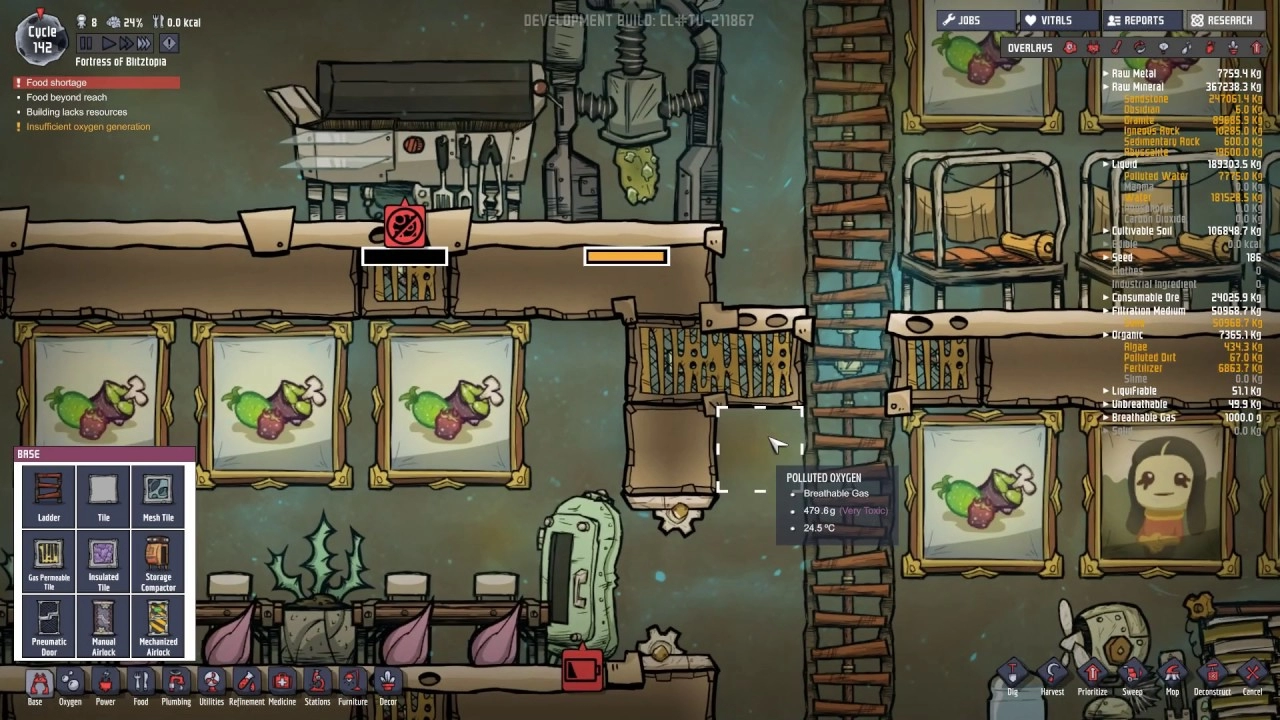Select Mesh Tile to build
Image resolution: width=1280 pixels, height=720 pixels.
click(x=158, y=496)
